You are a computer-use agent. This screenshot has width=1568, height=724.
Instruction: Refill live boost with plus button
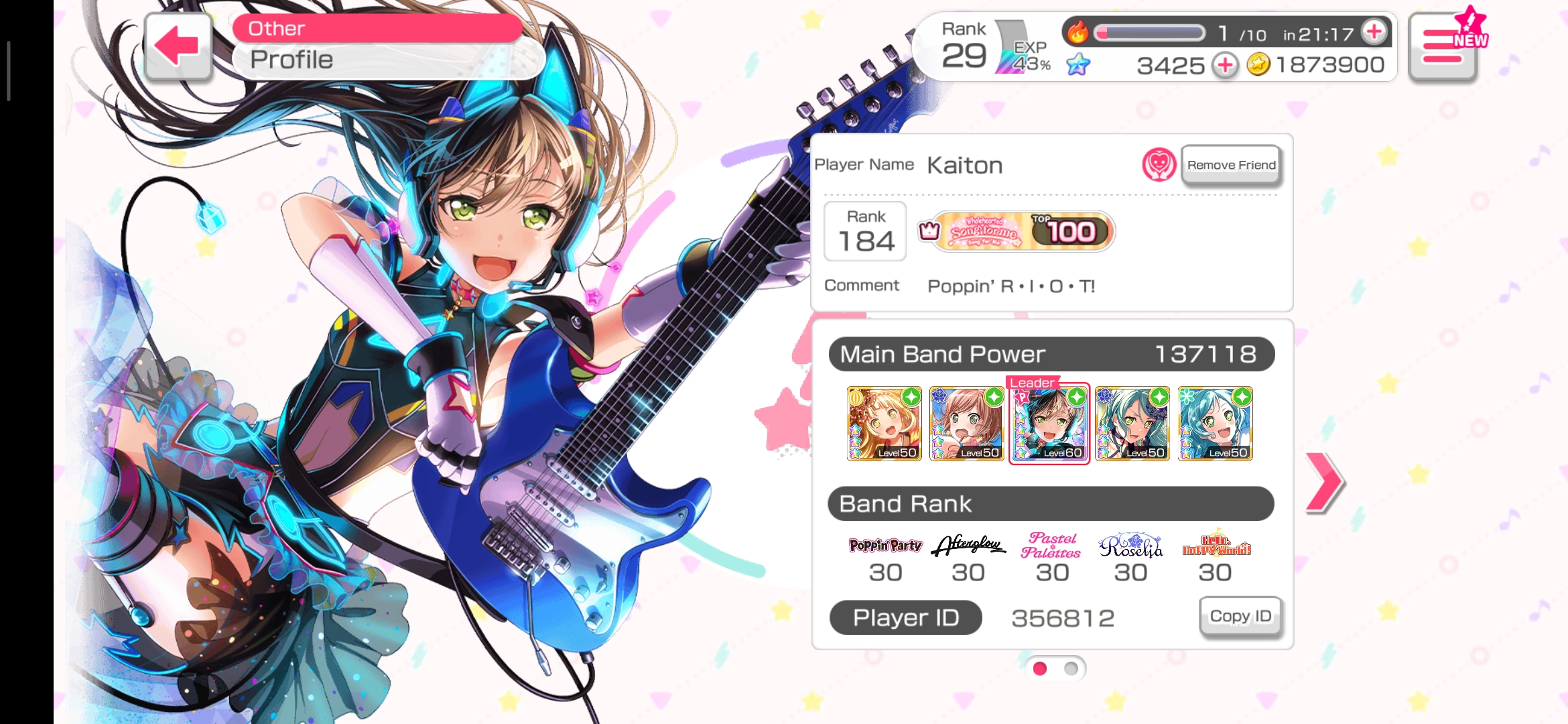[x=1374, y=32]
